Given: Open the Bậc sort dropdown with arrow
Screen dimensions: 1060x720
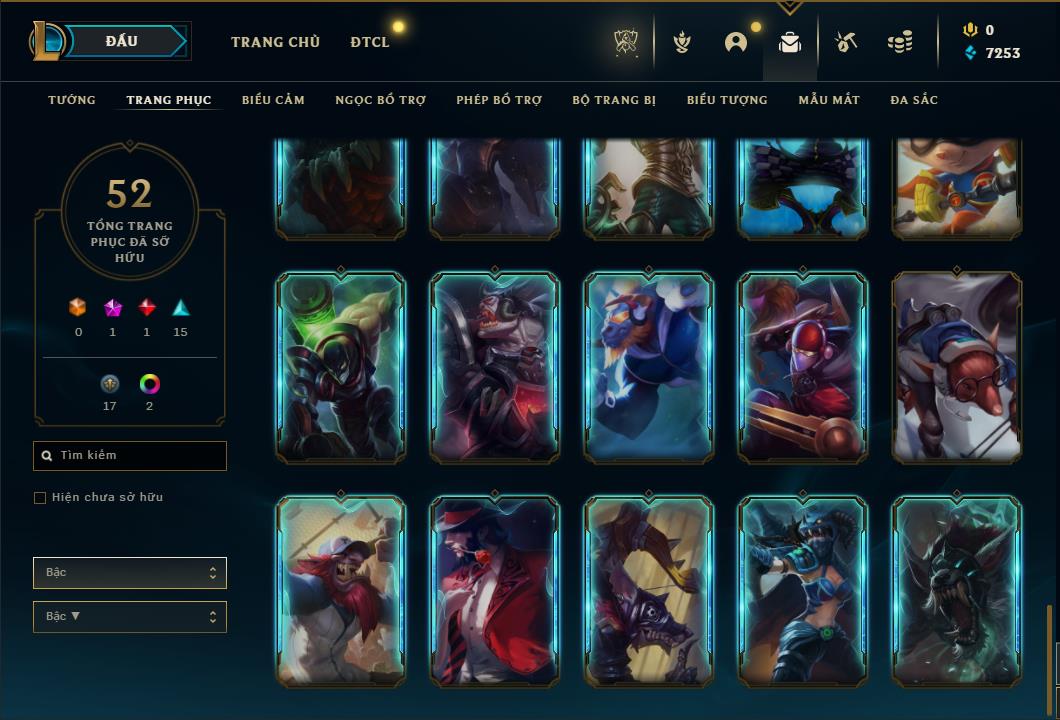Looking at the screenshot, I should pos(130,617).
